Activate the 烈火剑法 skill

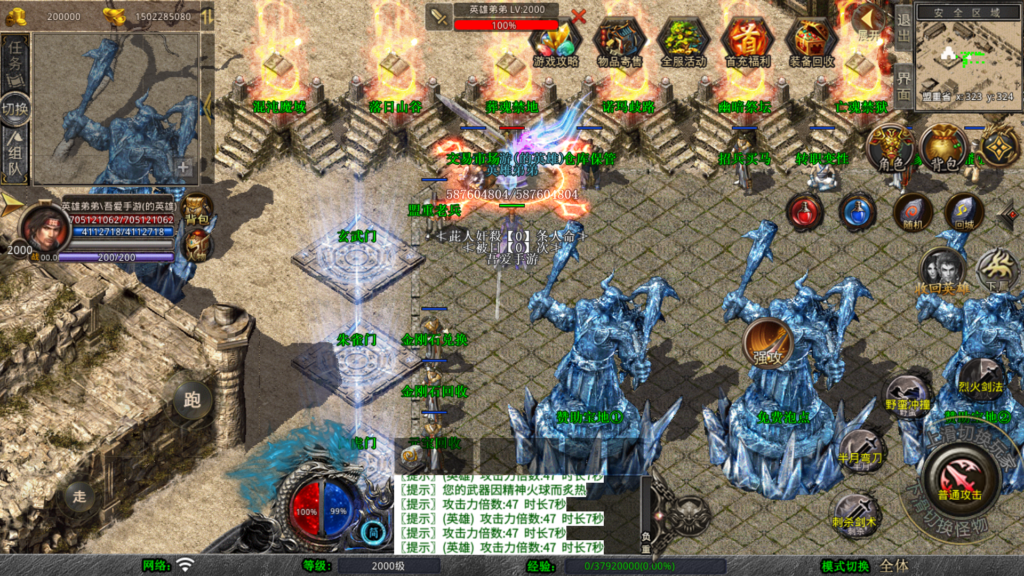(981, 376)
